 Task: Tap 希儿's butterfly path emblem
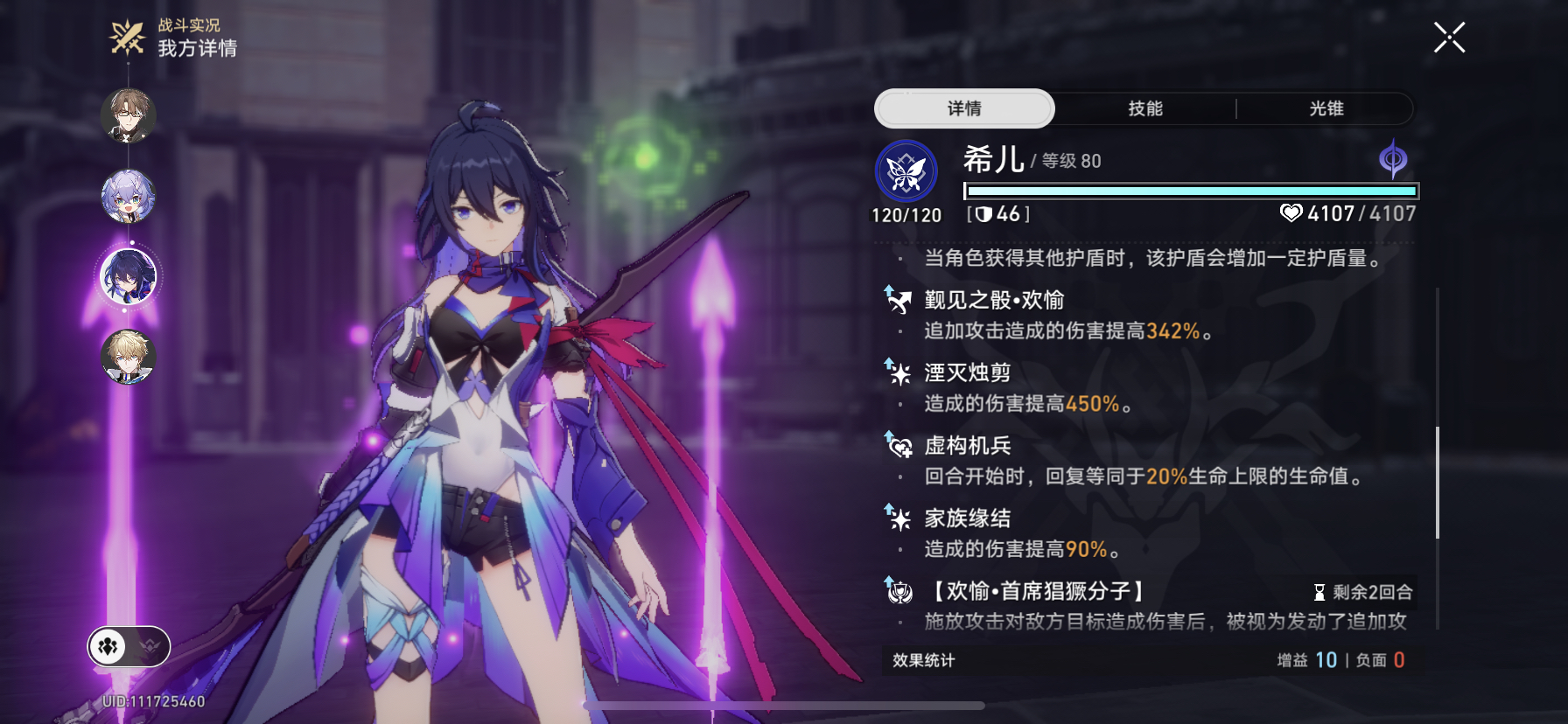(906, 171)
